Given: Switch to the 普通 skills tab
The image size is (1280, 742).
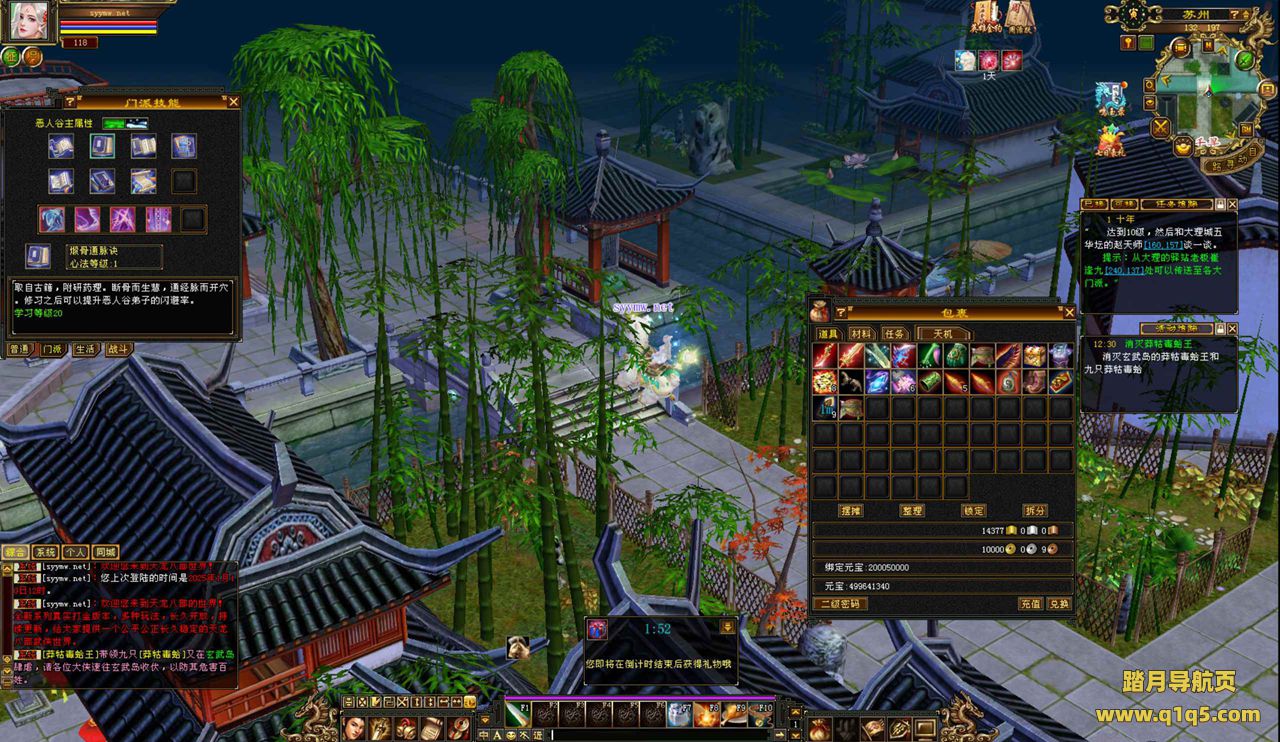Looking at the screenshot, I should (20, 350).
